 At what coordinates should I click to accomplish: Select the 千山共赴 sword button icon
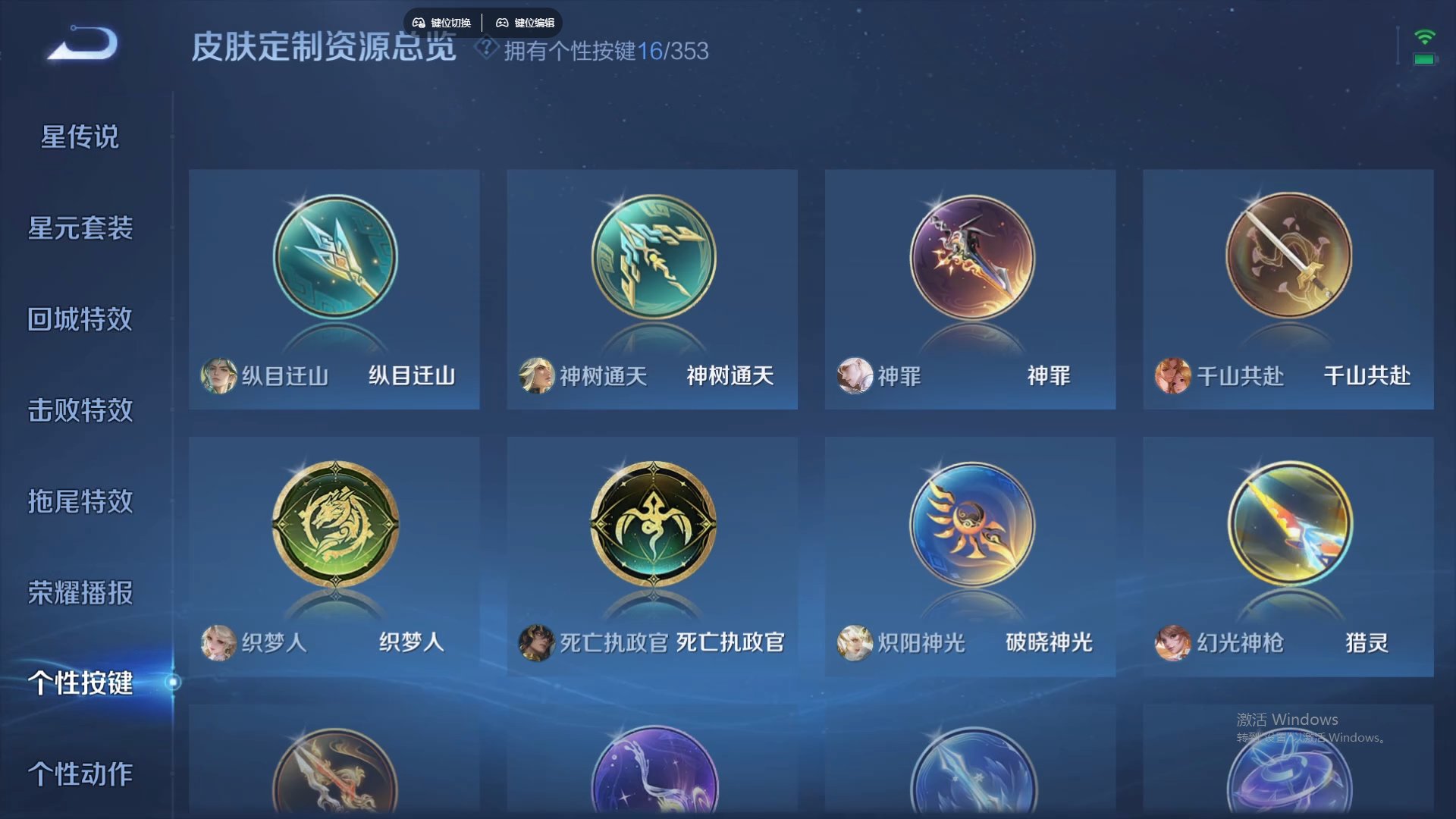(x=1288, y=258)
